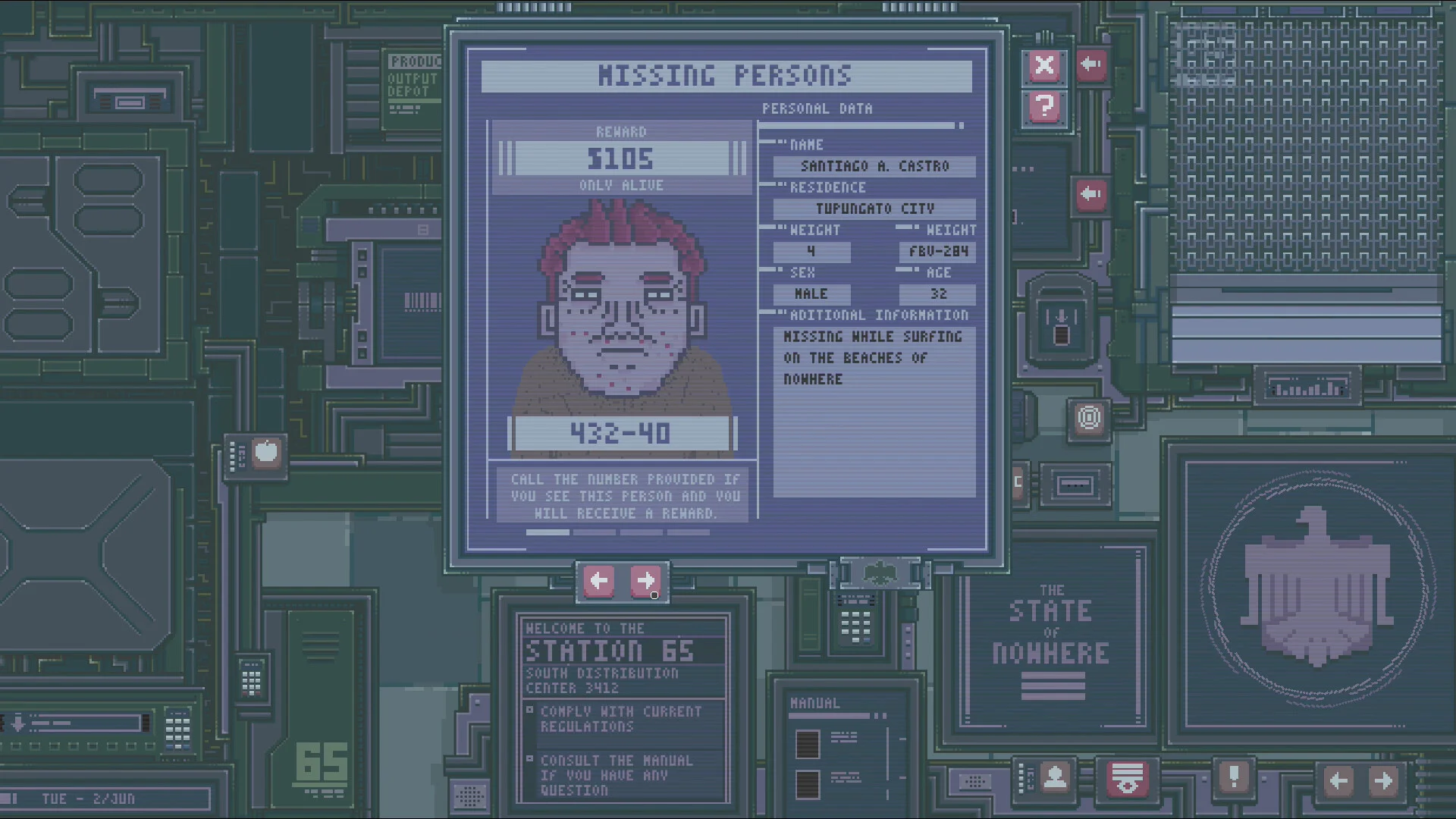
Task: Open the person profile icon button
Action: pos(1055,777)
